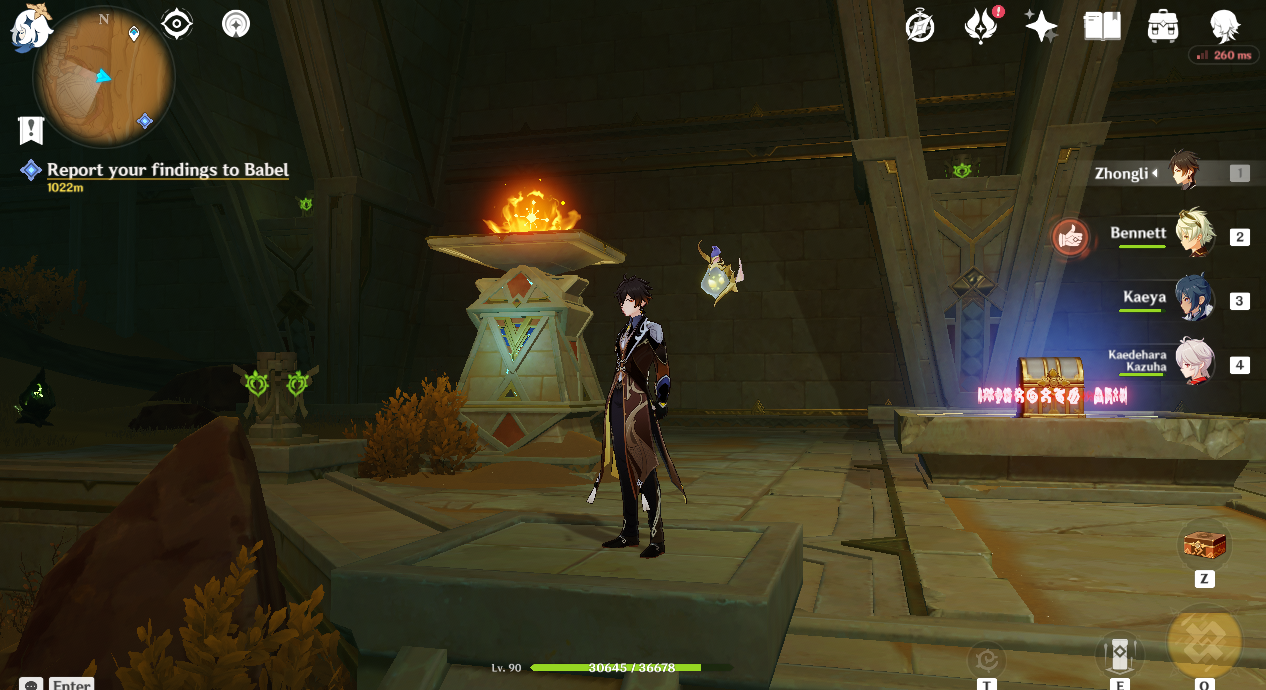Open the Paimon menu

[31, 27]
